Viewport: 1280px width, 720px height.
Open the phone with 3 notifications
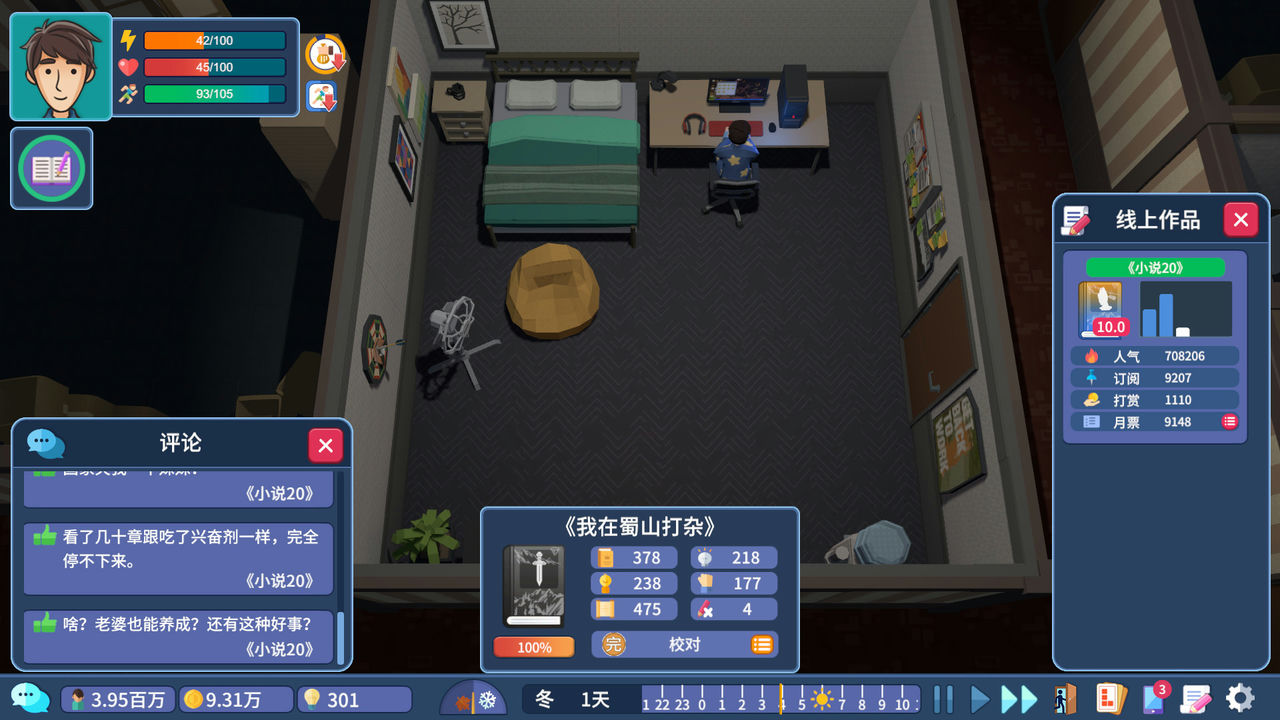click(1153, 699)
